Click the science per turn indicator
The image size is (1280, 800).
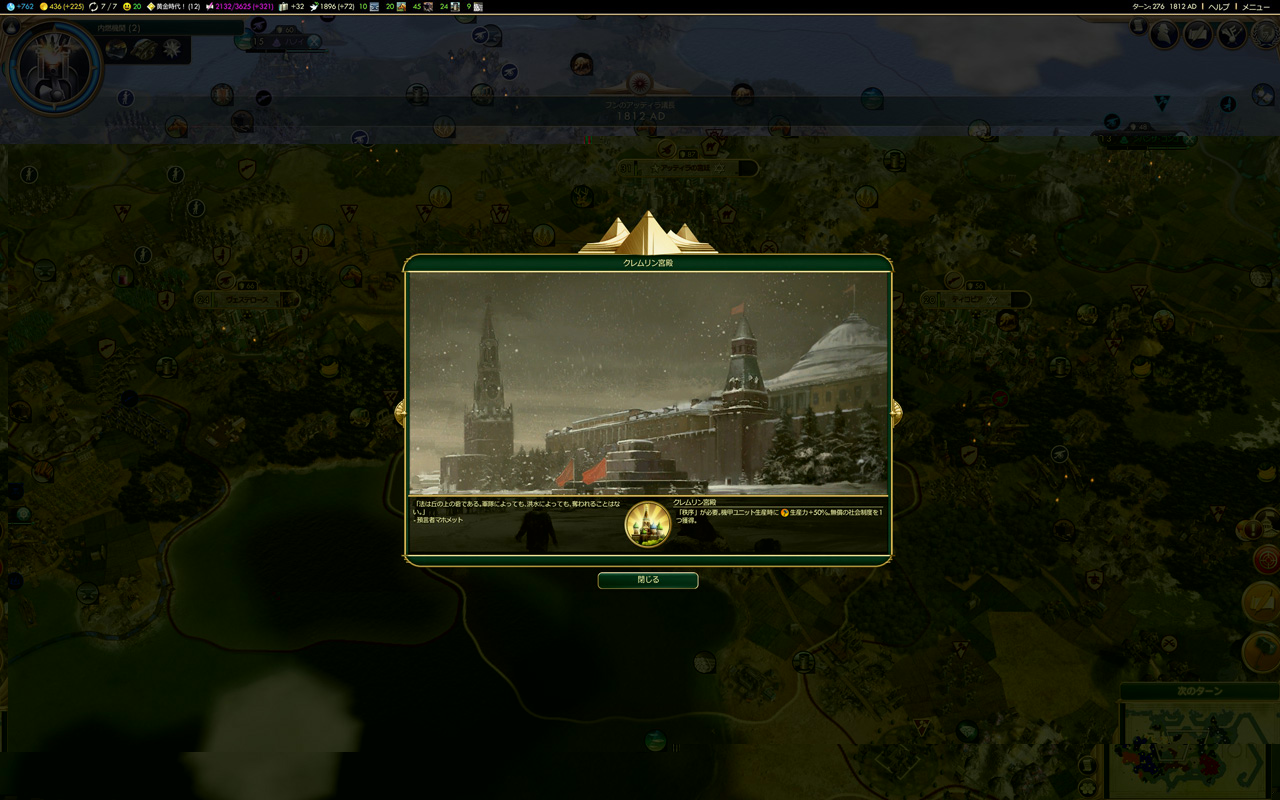(x=21, y=7)
